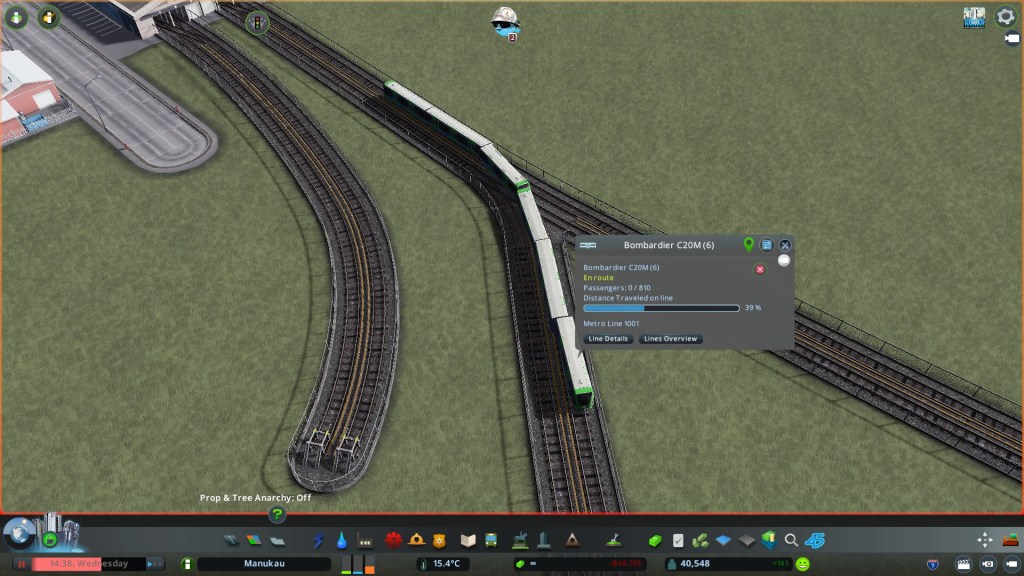Click the green location pin in the vehicle panel
1024x576 pixels.
748,245
